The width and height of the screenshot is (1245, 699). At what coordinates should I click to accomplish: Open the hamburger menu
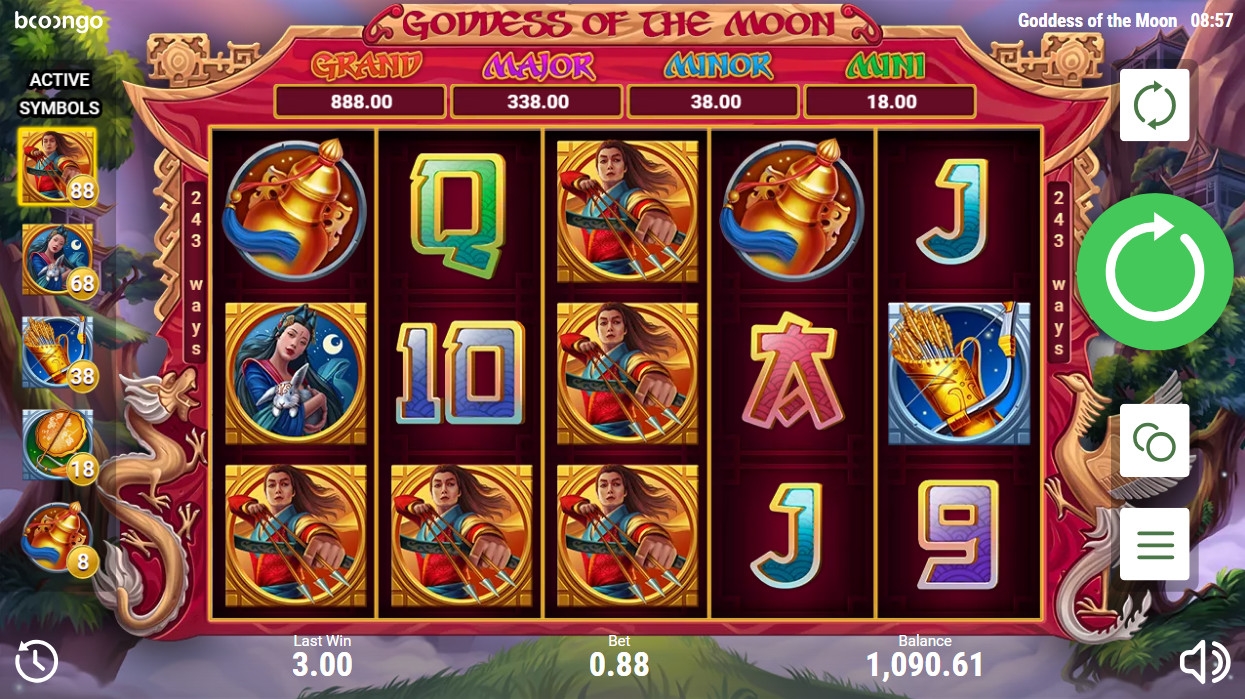click(1154, 545)
